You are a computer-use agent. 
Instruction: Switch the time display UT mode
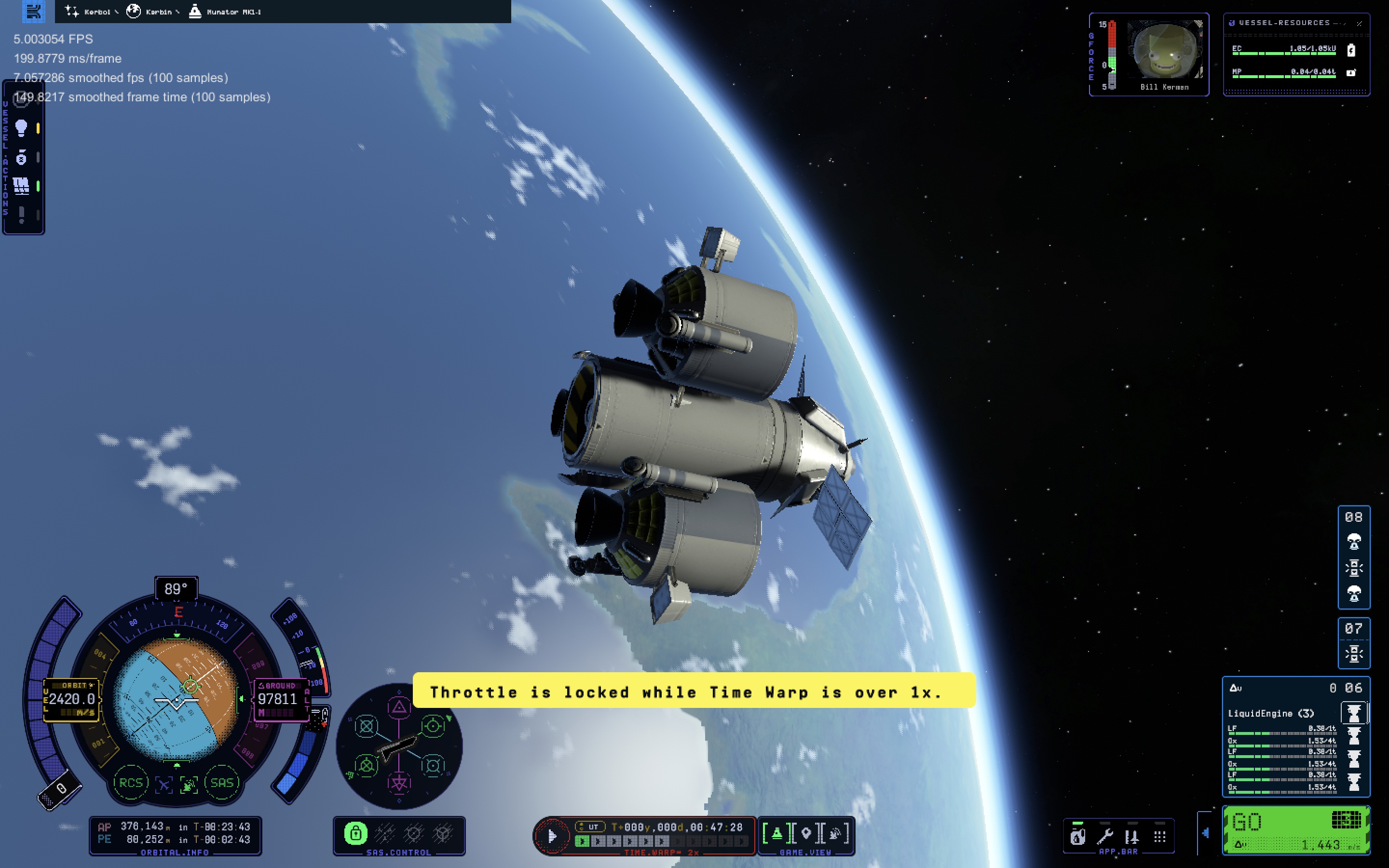[x=591, y=827]
